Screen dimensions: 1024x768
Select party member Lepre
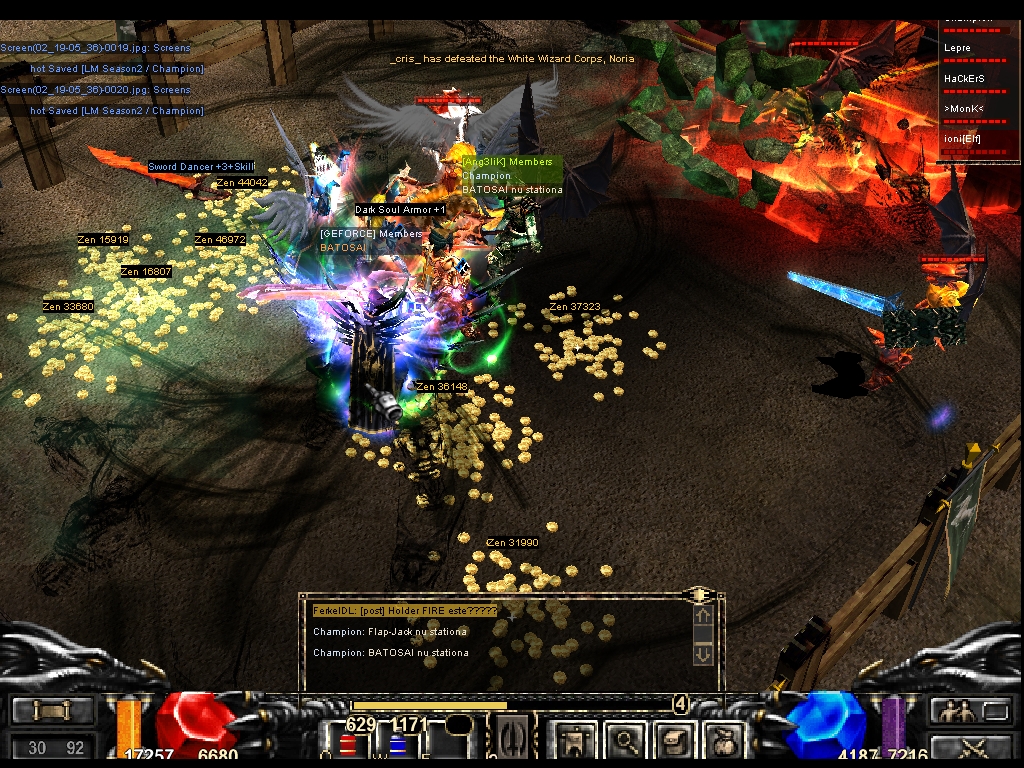980,47
